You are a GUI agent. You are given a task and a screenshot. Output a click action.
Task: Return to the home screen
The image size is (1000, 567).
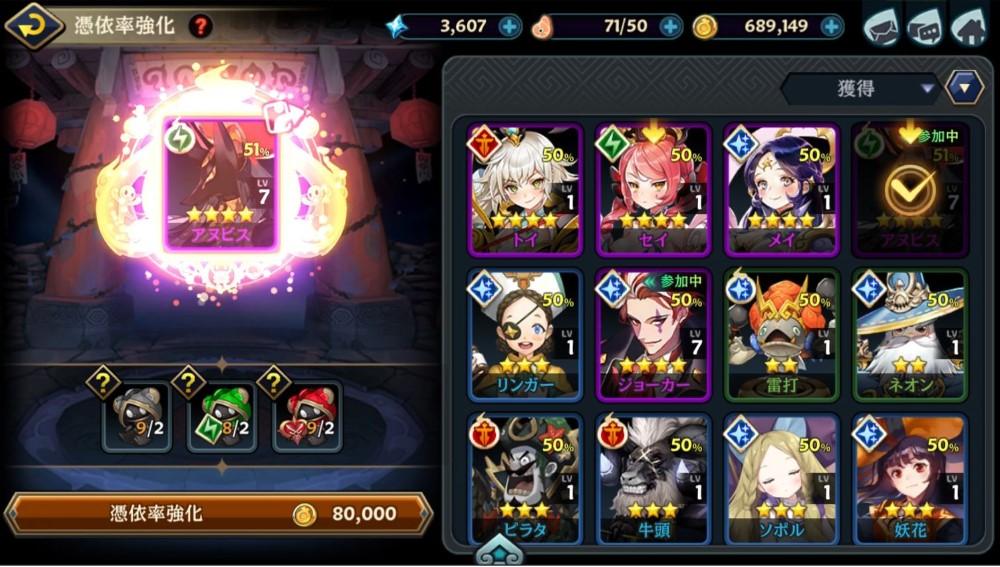968,26
